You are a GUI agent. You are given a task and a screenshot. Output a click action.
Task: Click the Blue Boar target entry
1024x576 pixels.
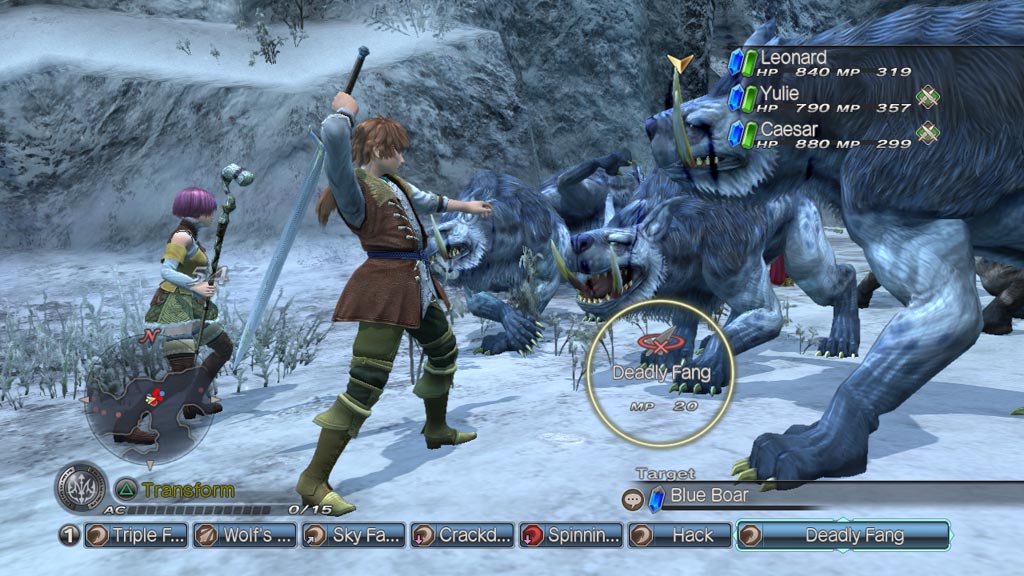[x=708, y=496]
